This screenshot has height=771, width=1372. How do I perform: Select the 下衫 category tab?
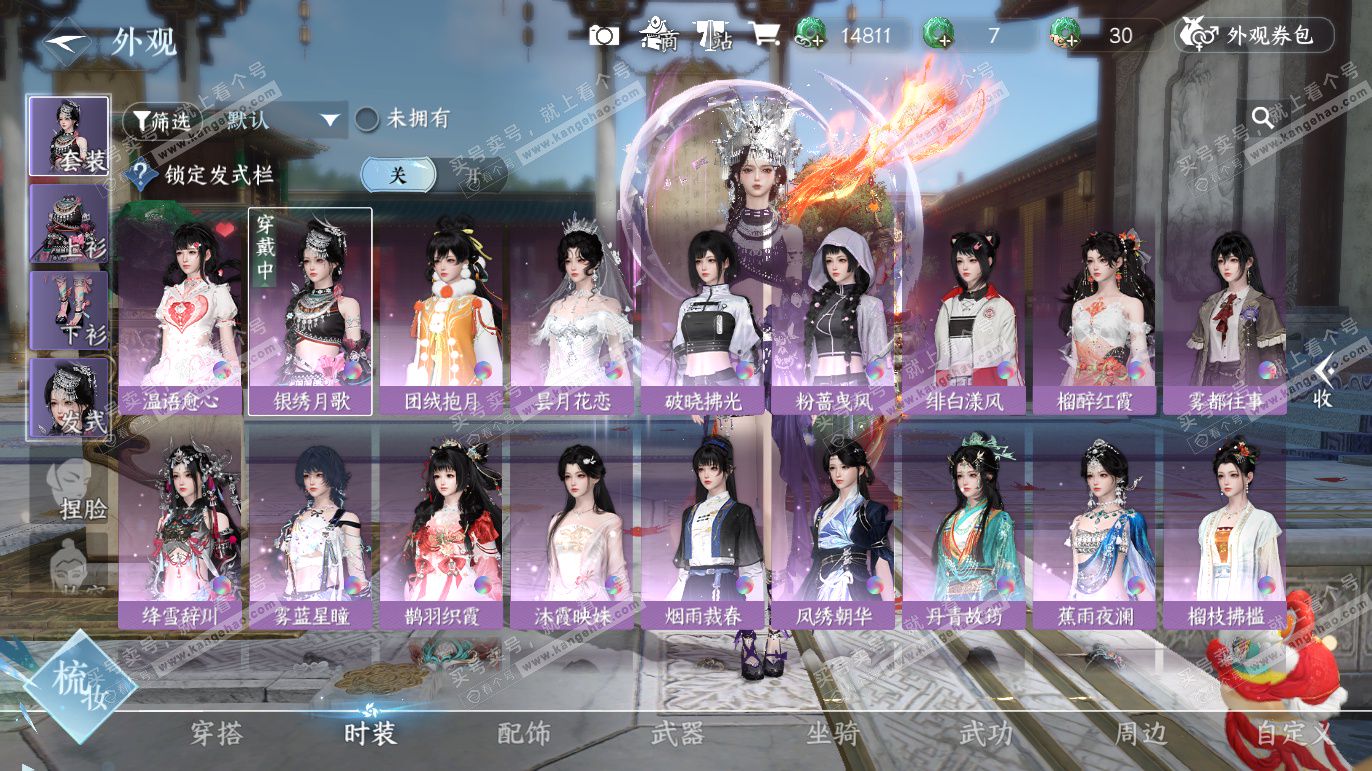click(69, 310)
